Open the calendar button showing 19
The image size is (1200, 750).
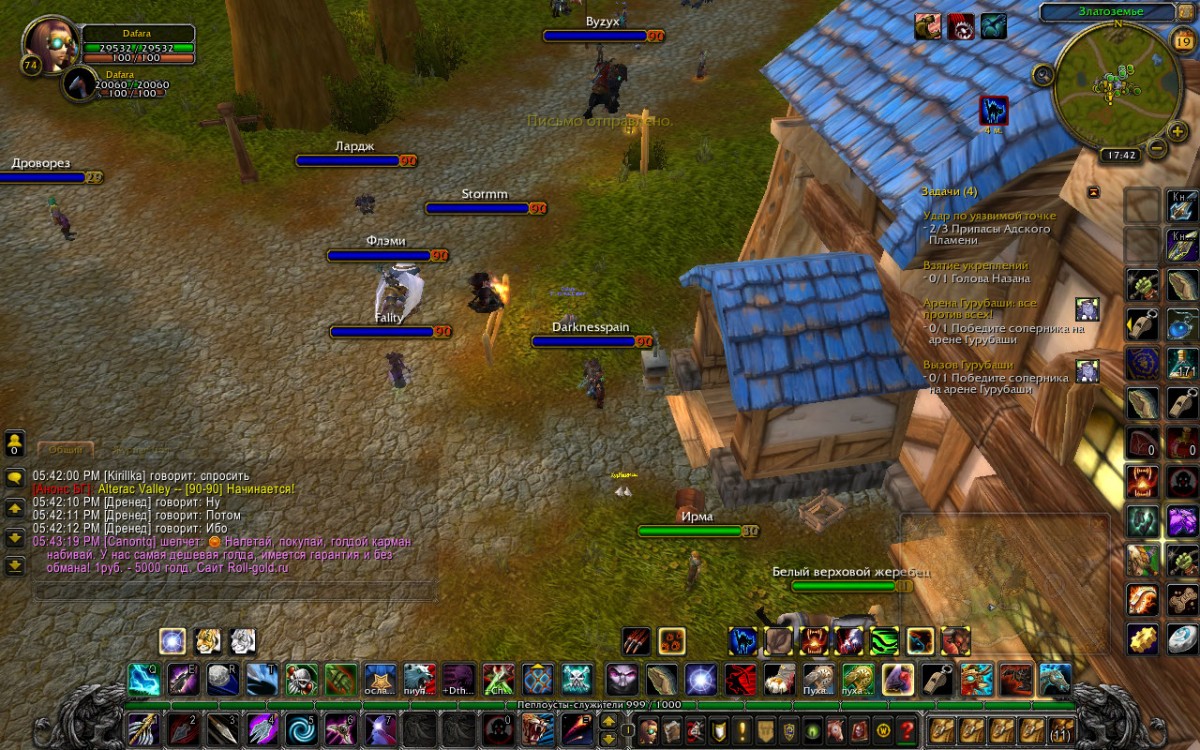pyautogui.click(x=1182, y=41)
